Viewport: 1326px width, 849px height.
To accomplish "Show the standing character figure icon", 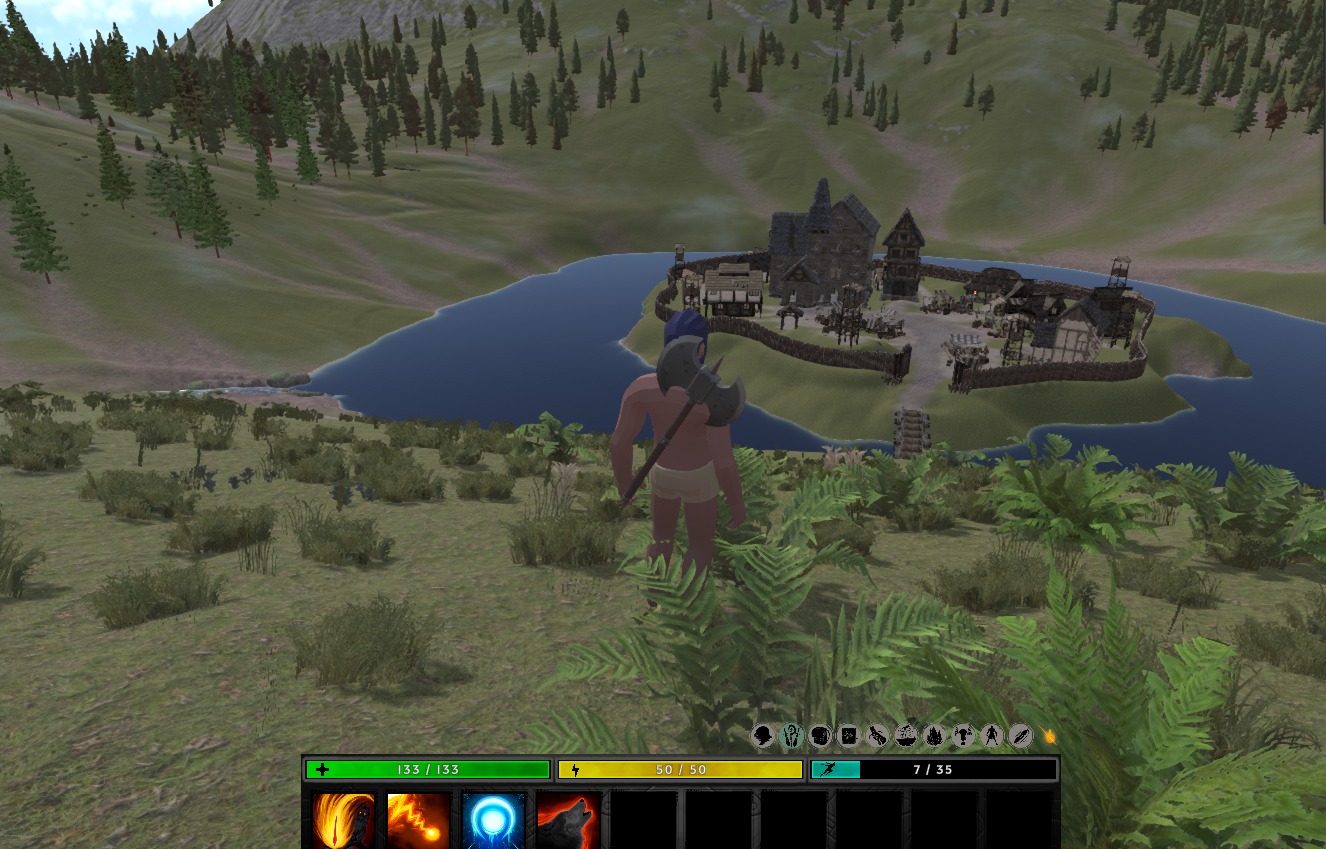I will tap(991, 736).
